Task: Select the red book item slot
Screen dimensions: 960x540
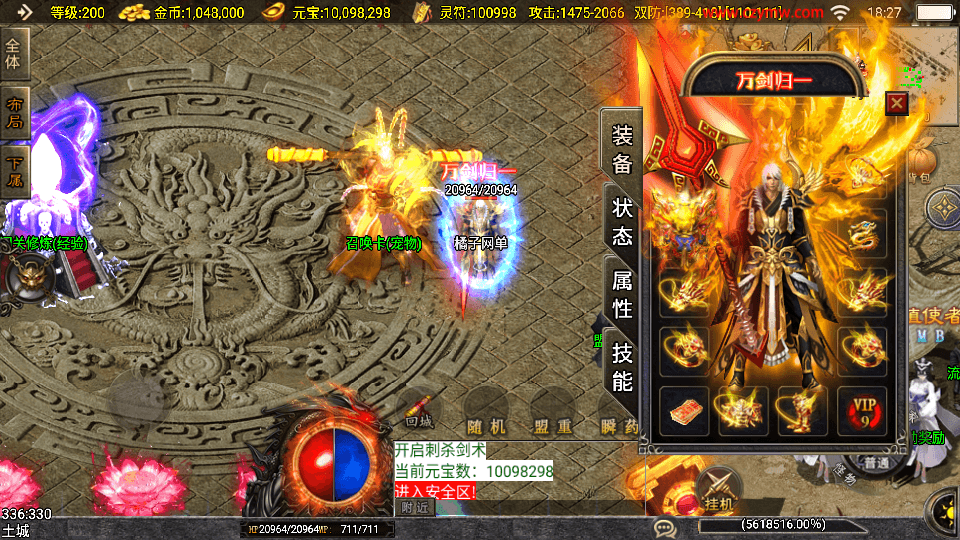Action: tap(684, 411)
